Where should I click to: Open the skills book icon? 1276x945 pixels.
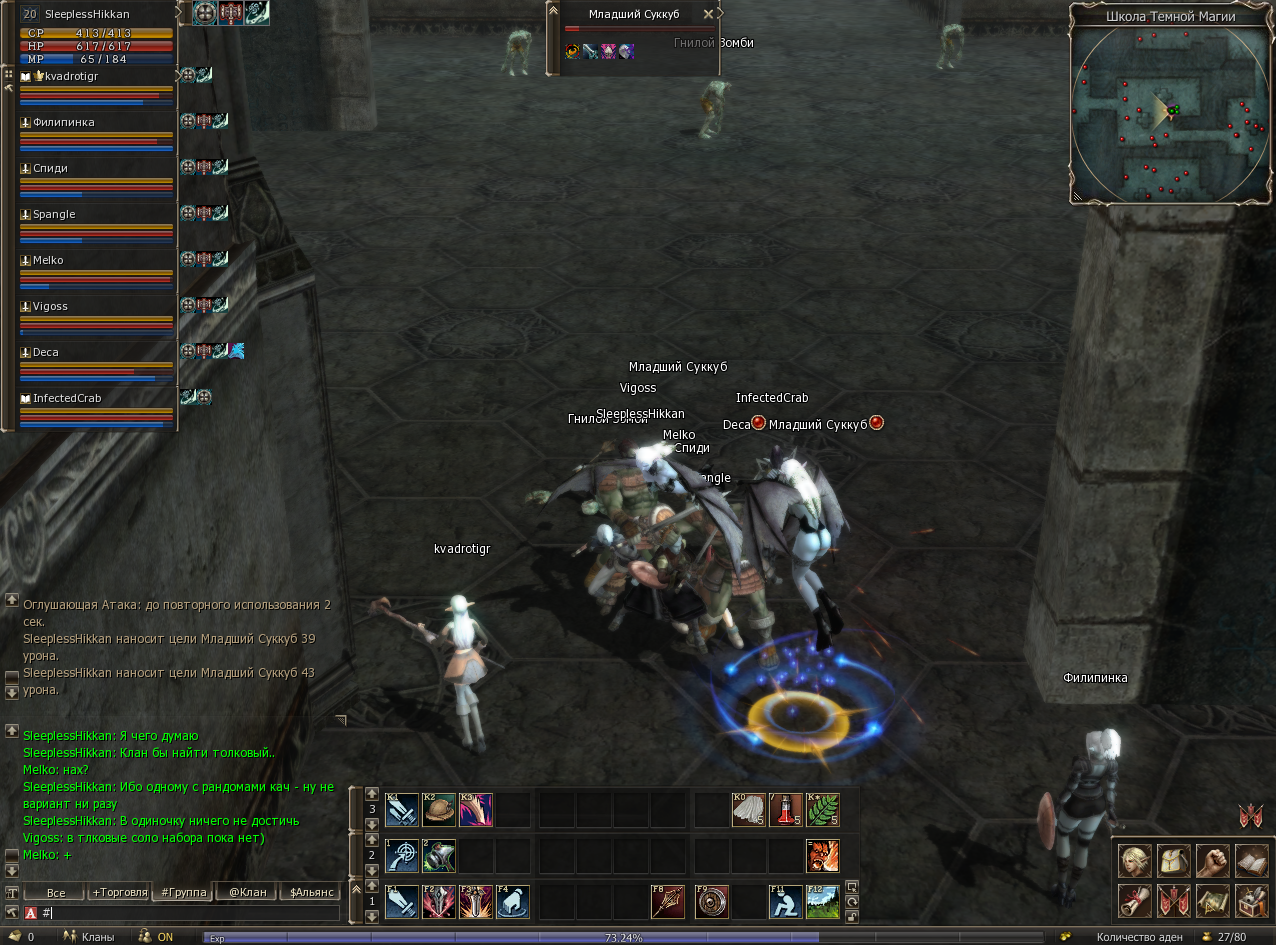click(x=1251, y=860)
